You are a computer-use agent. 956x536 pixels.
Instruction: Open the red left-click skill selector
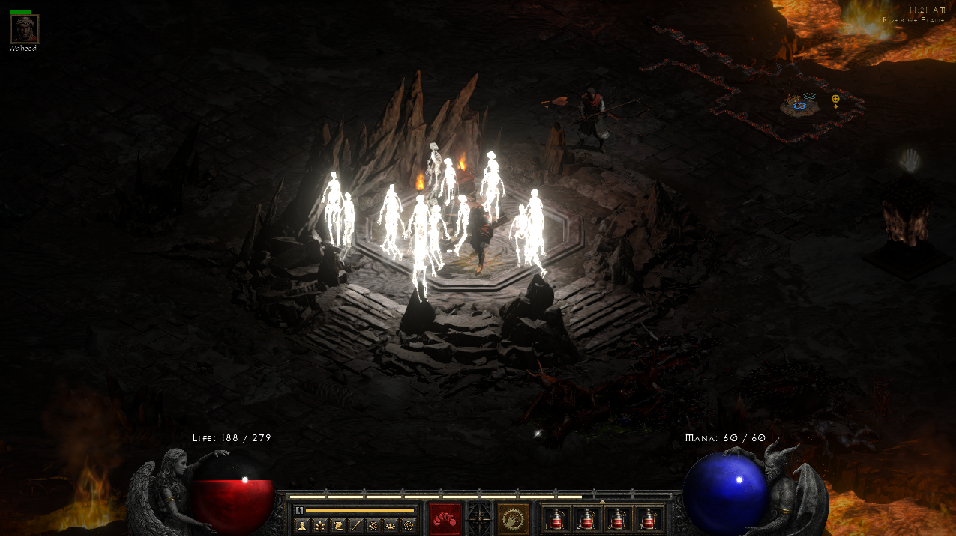(x=445, y=518)
